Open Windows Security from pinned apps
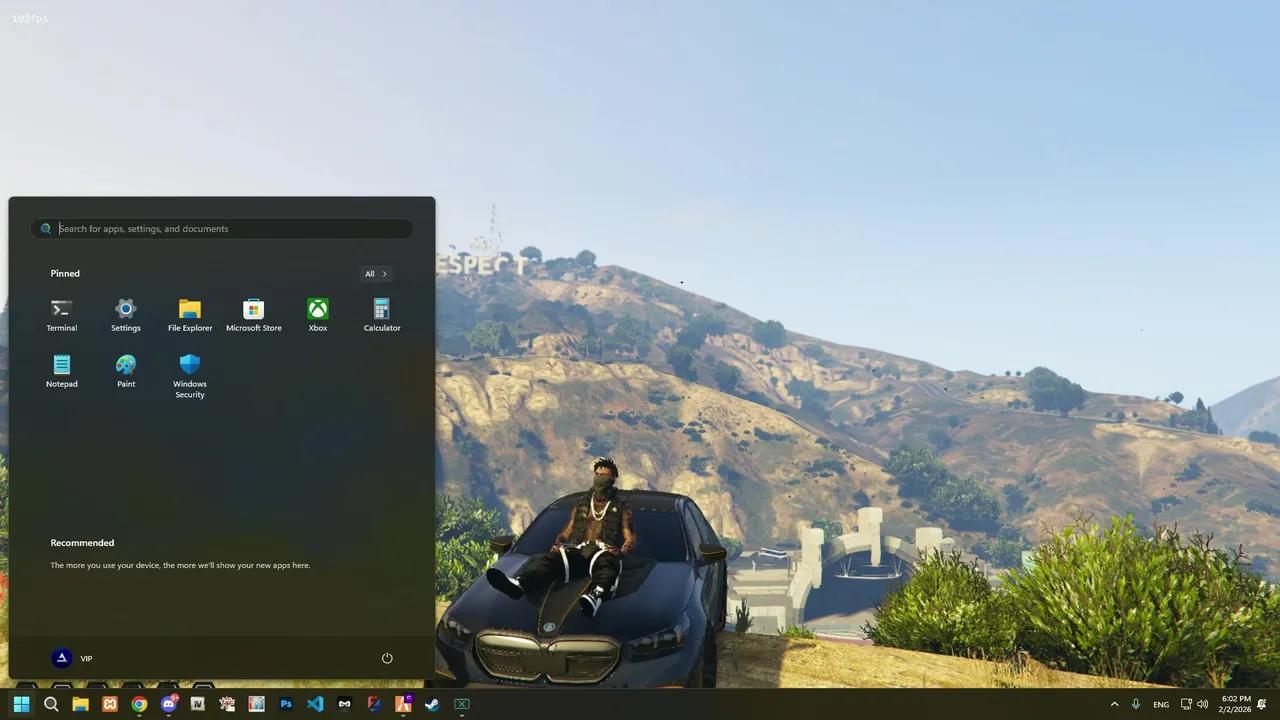The width and height of the screenshot is (1280, 720). pyautogui.click(x=189, y=370)
